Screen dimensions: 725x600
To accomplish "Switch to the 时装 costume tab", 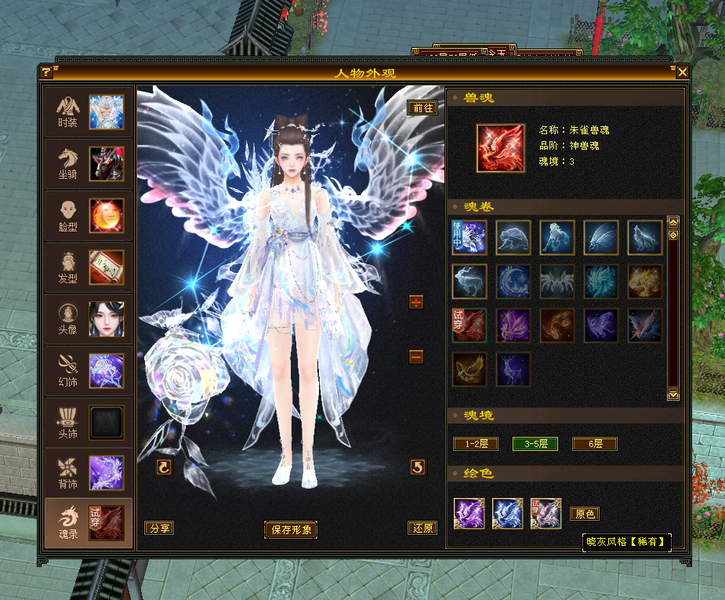I will [x=88, y=112].
